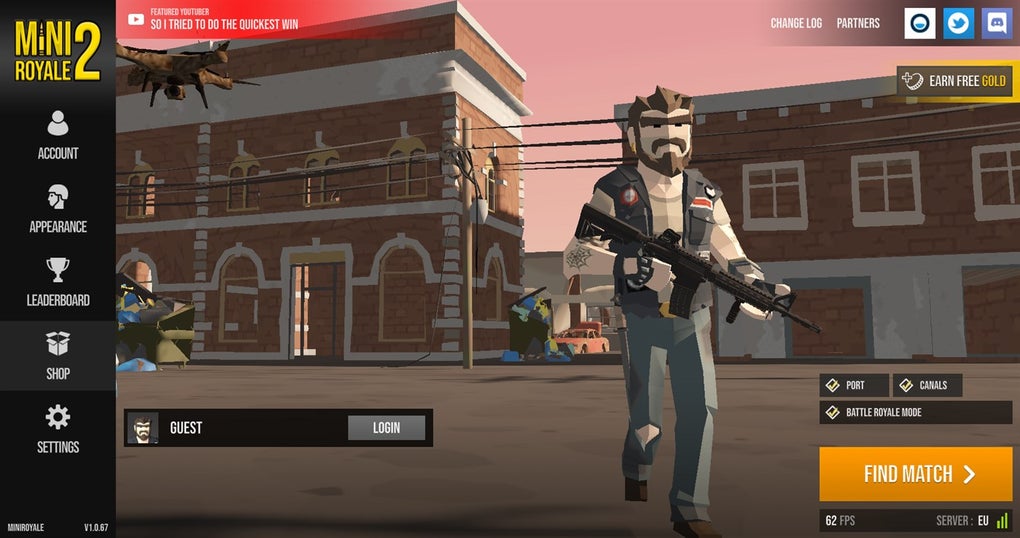Screen dimensions: 1020x538
Task: Open the Appearance menu
Action: tap(58, 209)
